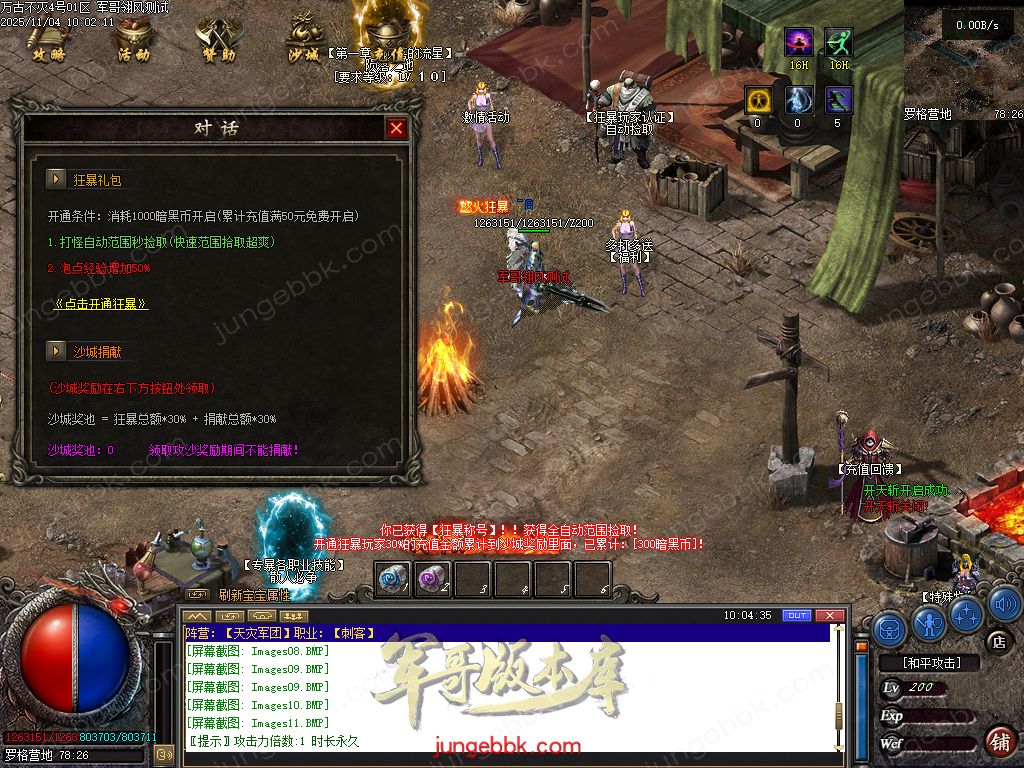The height and width of the screenshot is (768, 1024).
Task: Open the 赞助 sponsor menu
Action: pyautogui.click(x=219, y=39)
